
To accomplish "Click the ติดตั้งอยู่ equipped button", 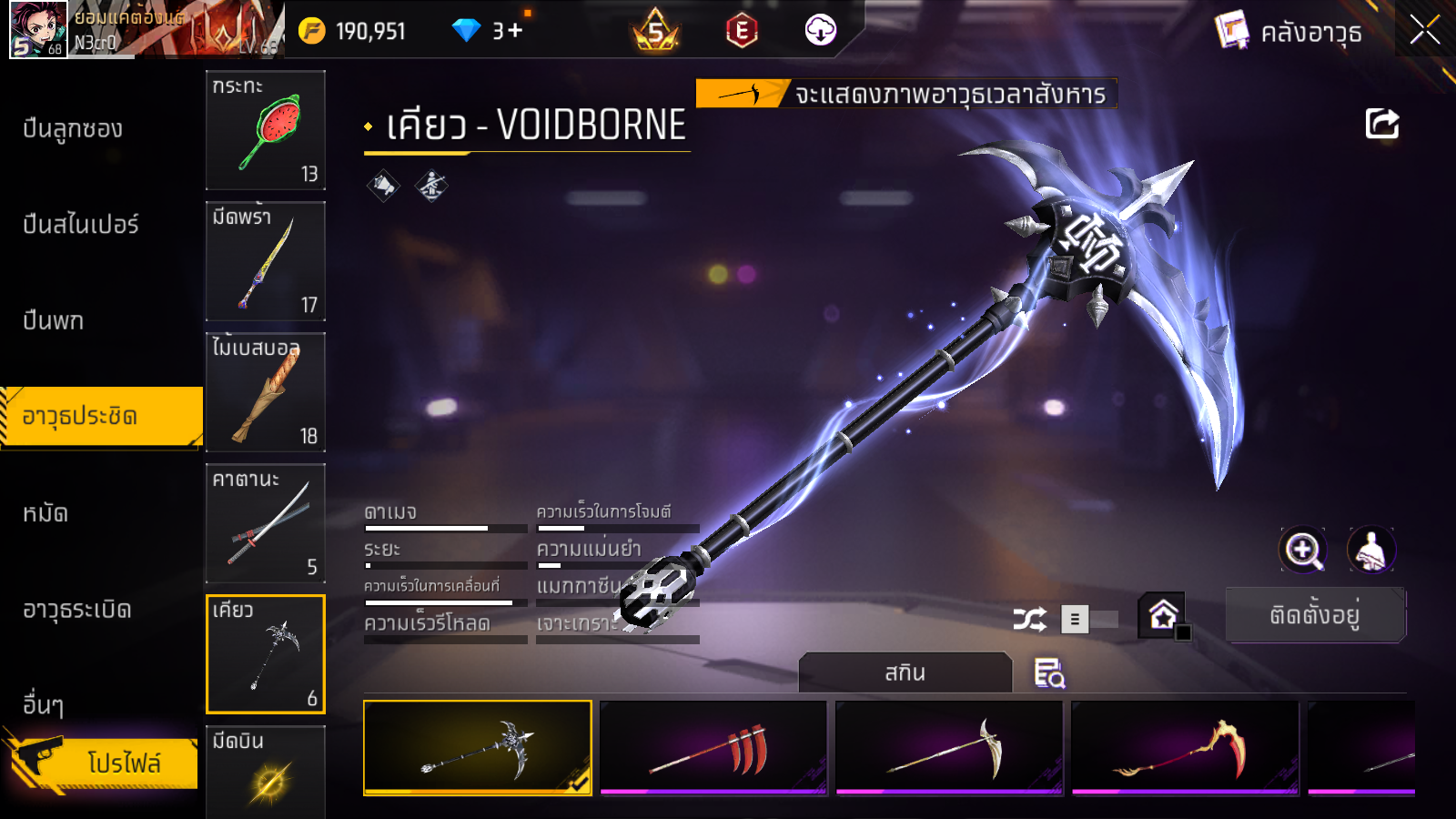I will pos(1315,615).
